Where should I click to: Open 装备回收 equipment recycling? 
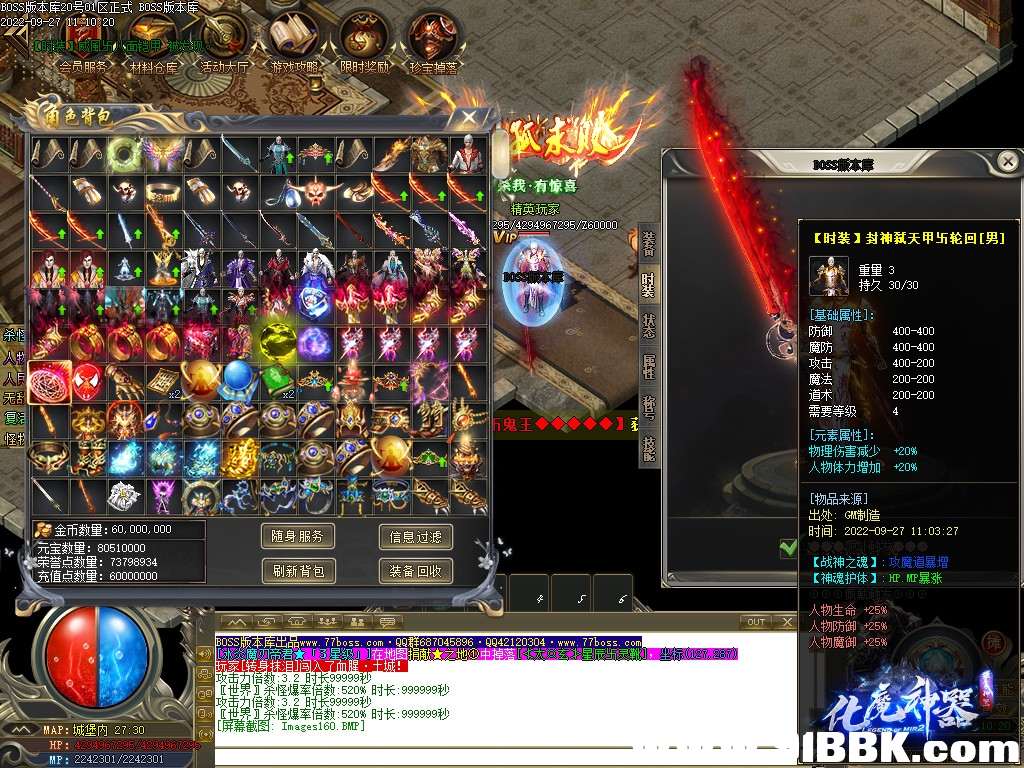(416, 571)
